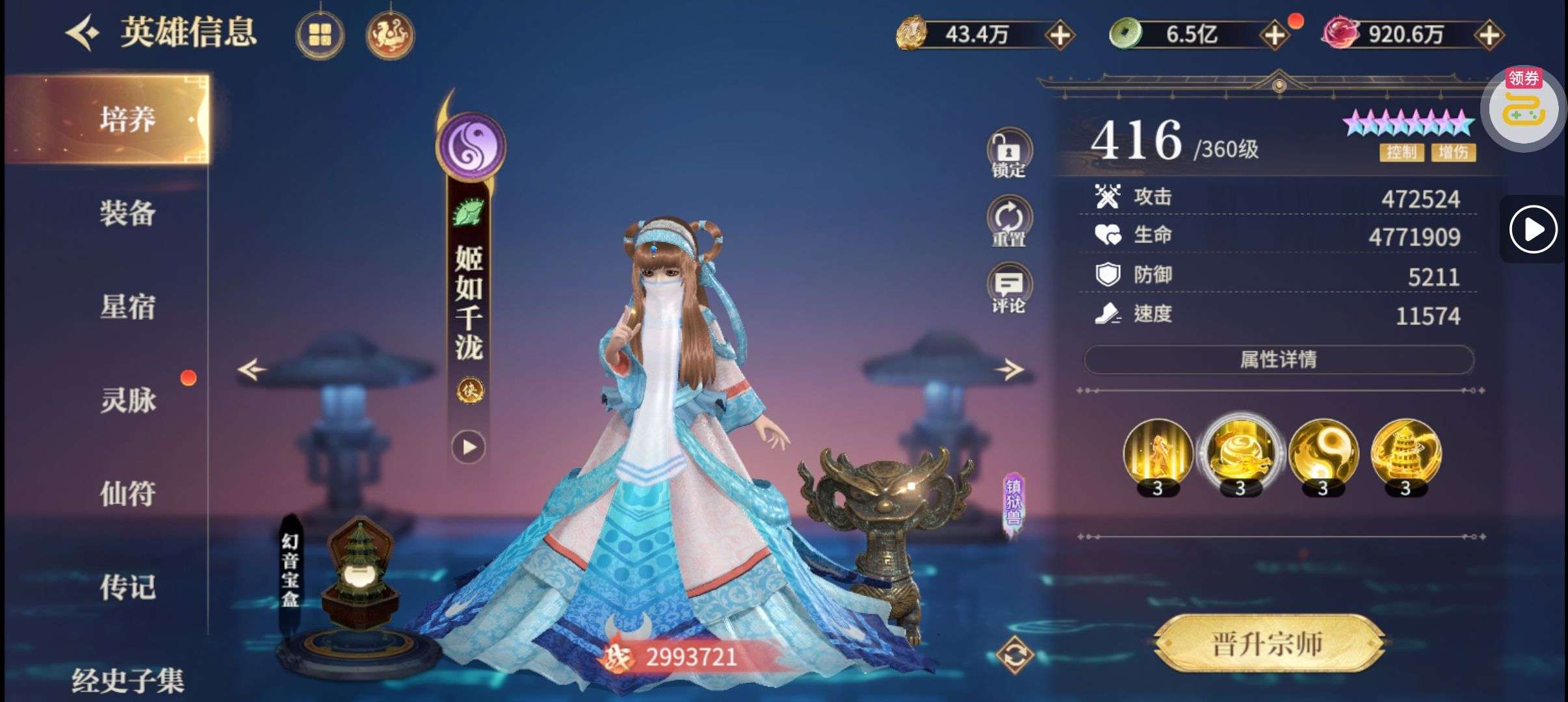Open the four-square grid view icon
The image size is (1568, 702).
tap(320, 34)
